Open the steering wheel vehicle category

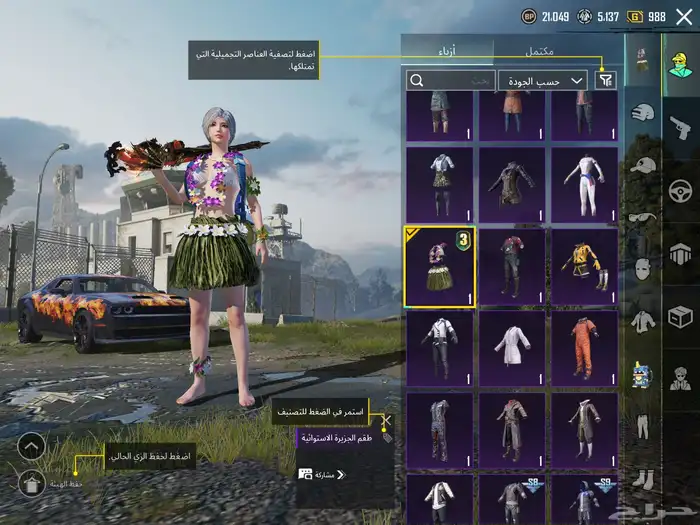click(681, 189)
